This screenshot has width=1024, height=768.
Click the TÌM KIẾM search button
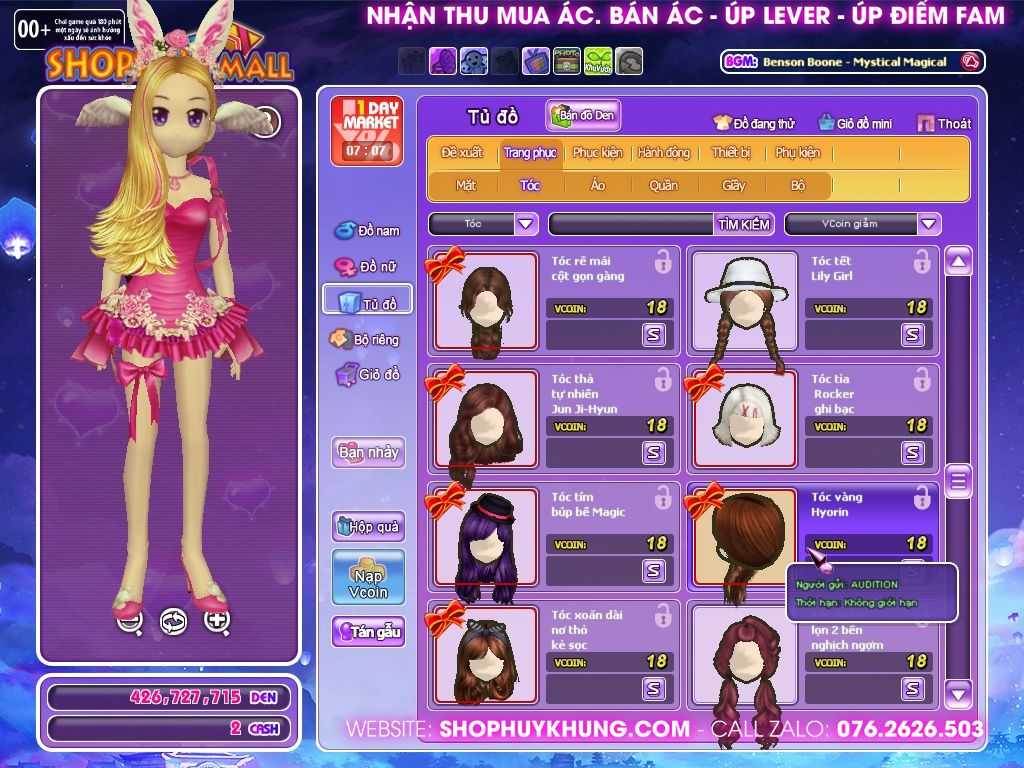click(x=744, y=224)
